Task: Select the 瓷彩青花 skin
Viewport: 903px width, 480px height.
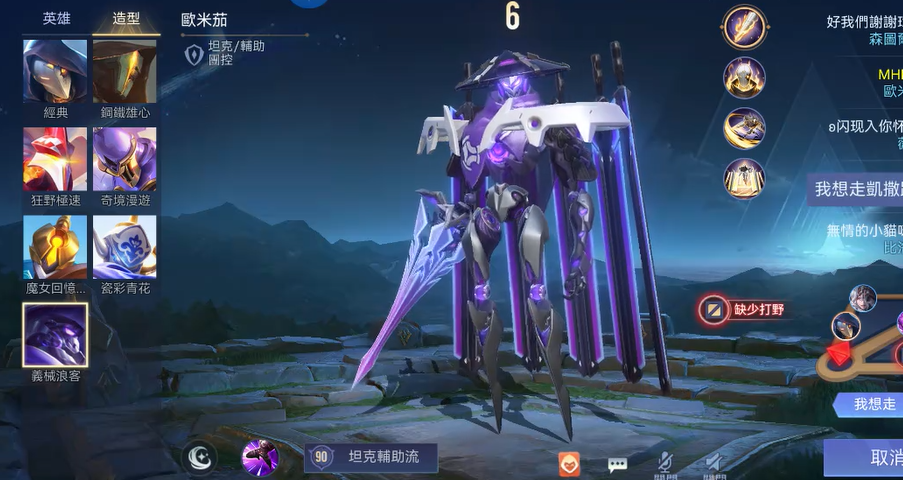Action: click(124, 246)
